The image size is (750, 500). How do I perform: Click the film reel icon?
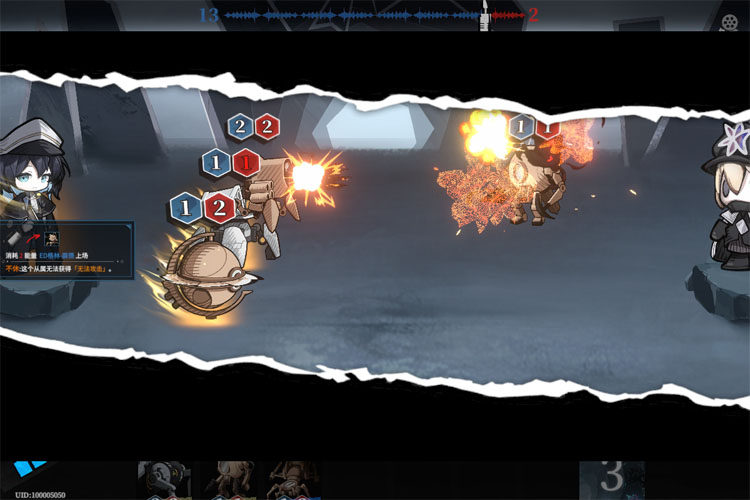(729, 21)
